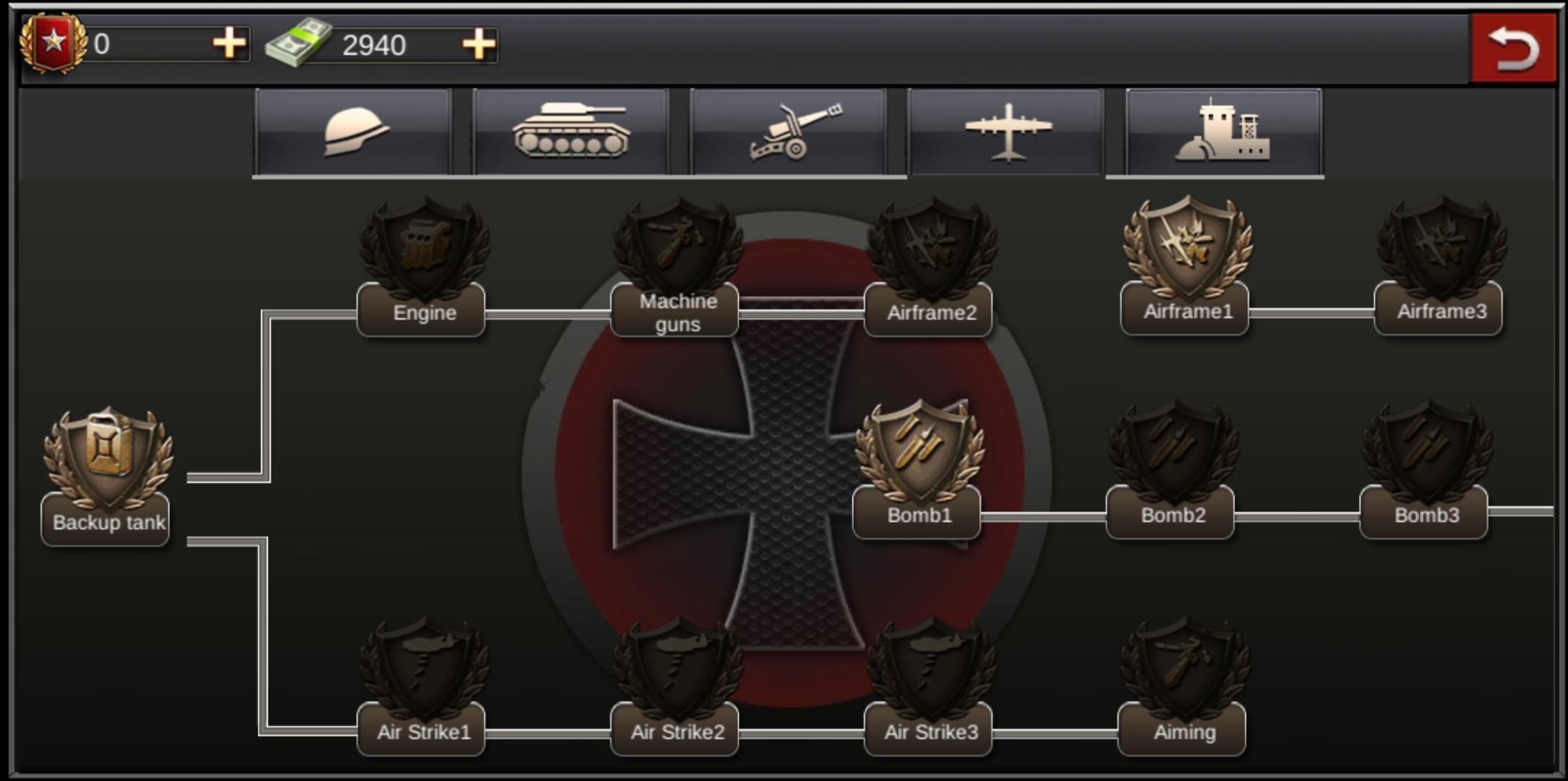Screen dimensions: 1568x781
Task: Select the aircraft category tab
Action: [x=1007, y=132]
